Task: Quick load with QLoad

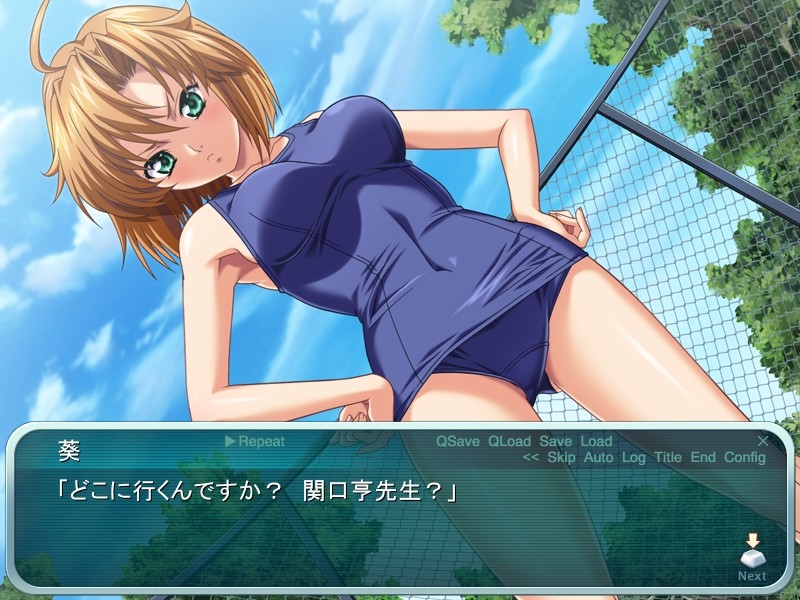Action: coord(510,441)
